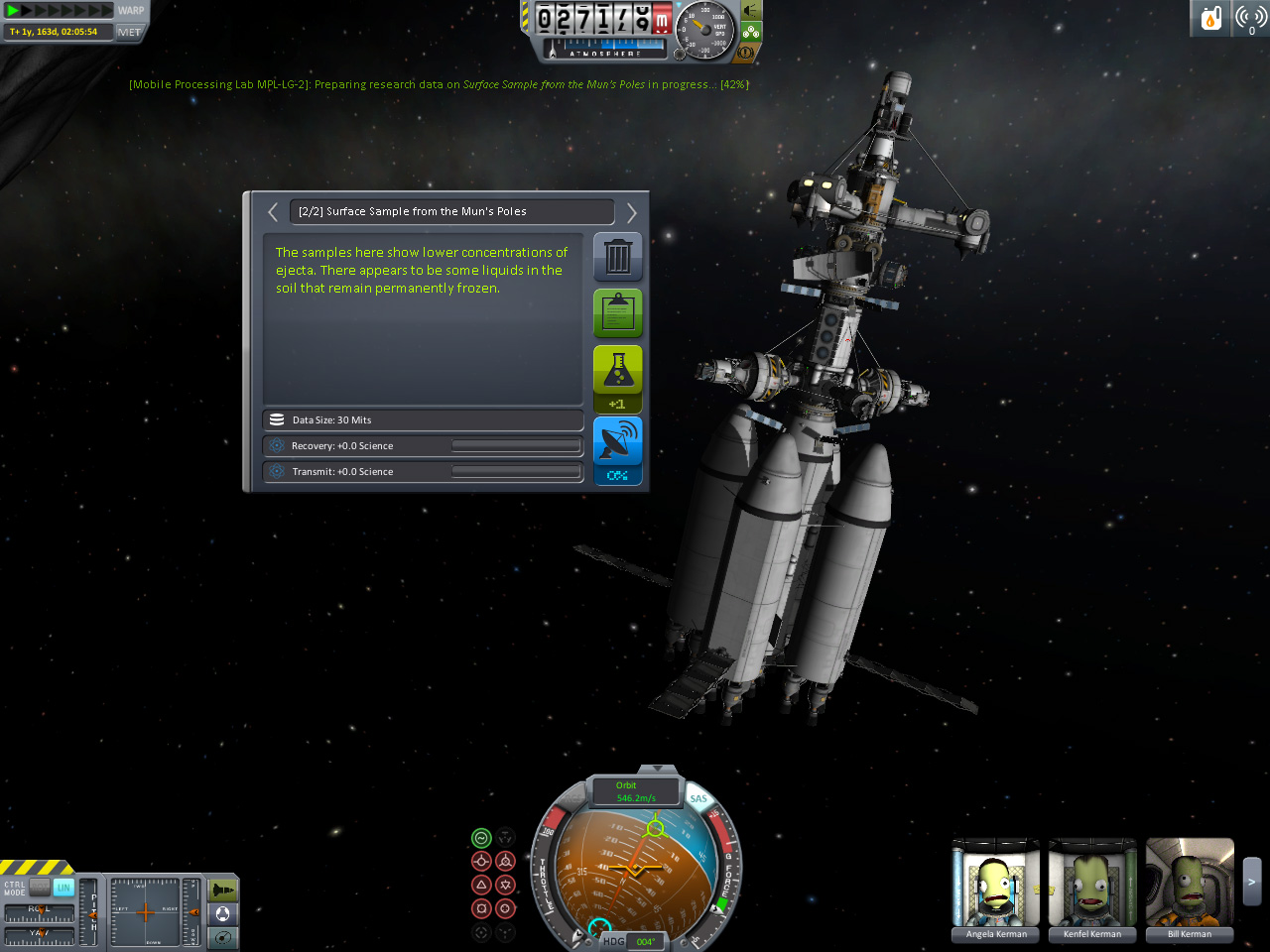Open the map view orbit icon
1270x952 pixels.
pos(223,936)
